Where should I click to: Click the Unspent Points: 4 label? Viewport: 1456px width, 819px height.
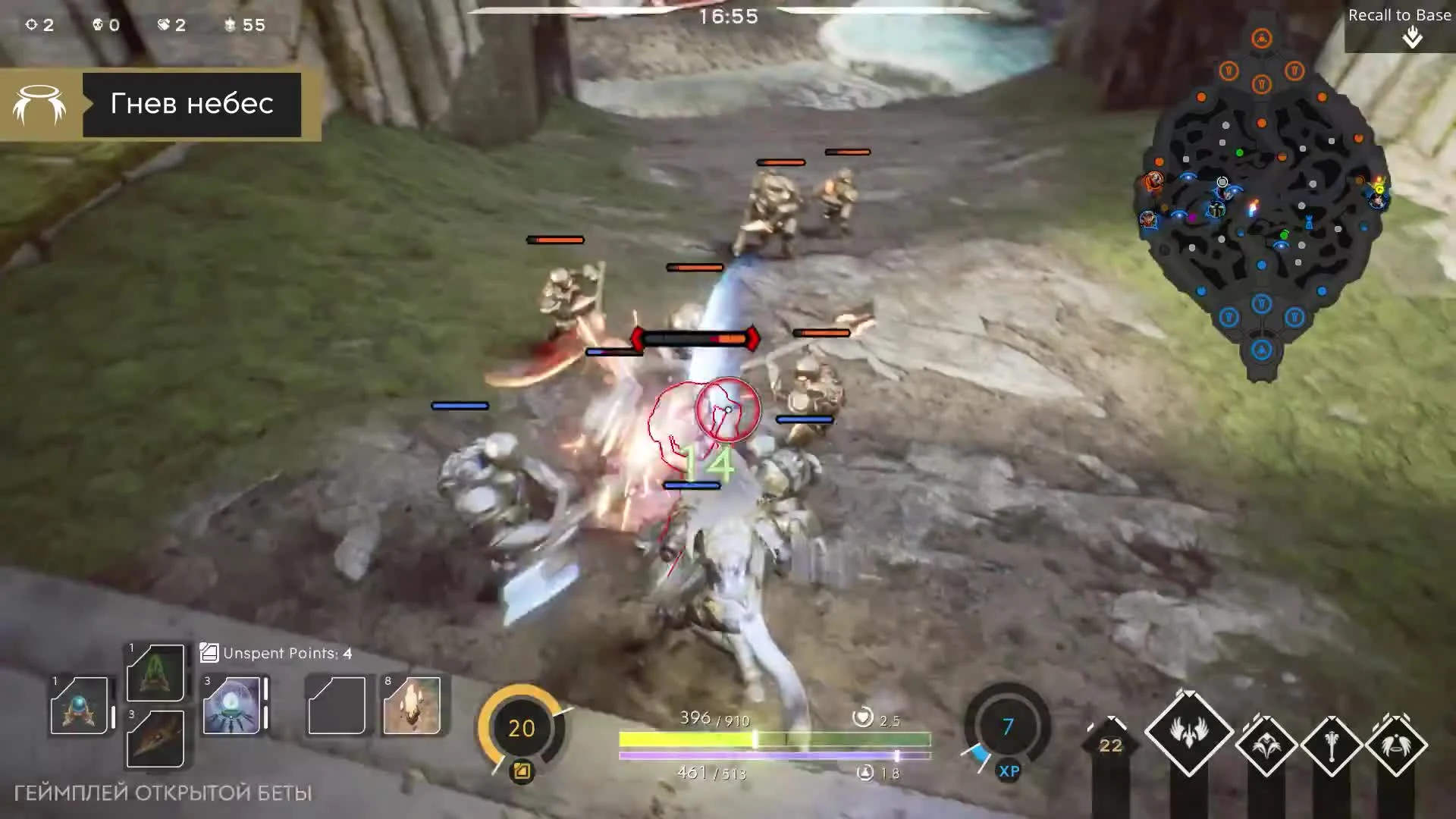[x=284, y=653]
